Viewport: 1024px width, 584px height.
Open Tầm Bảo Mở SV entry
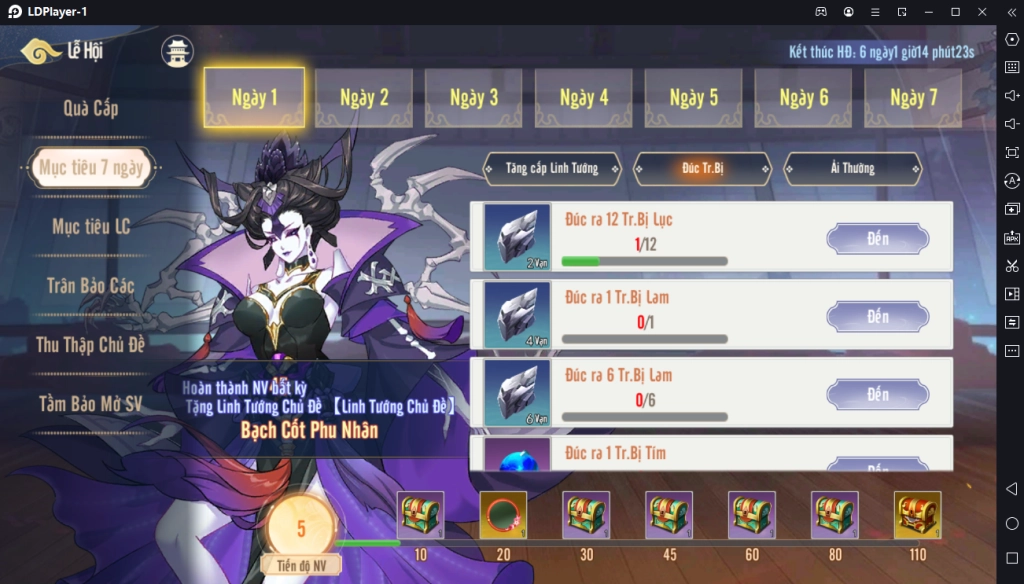(x=91, y=403)
